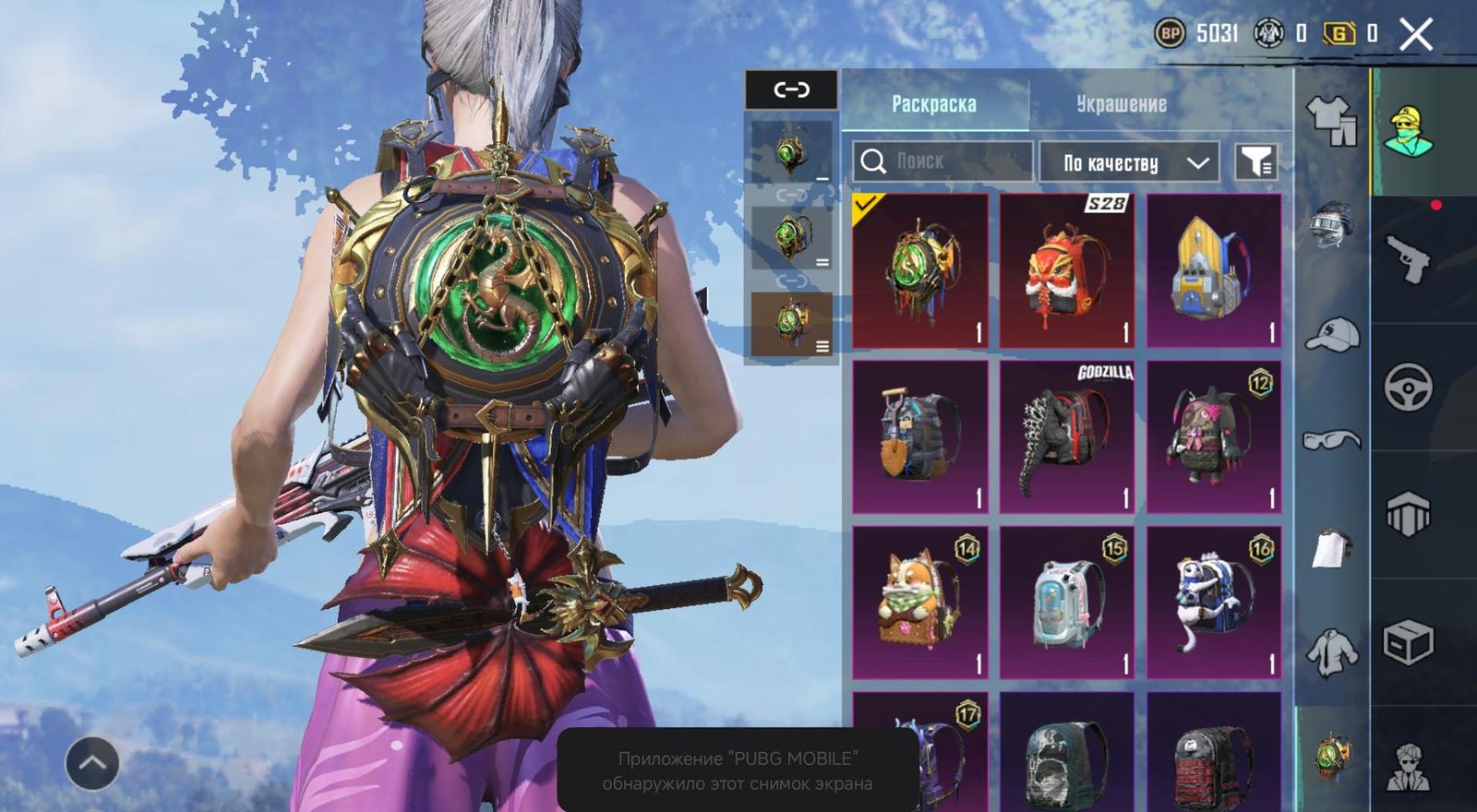The height and width of the screenshot is (812, 1477).
Task: Open the pistol weapons category
Action: coord(1407,258)
